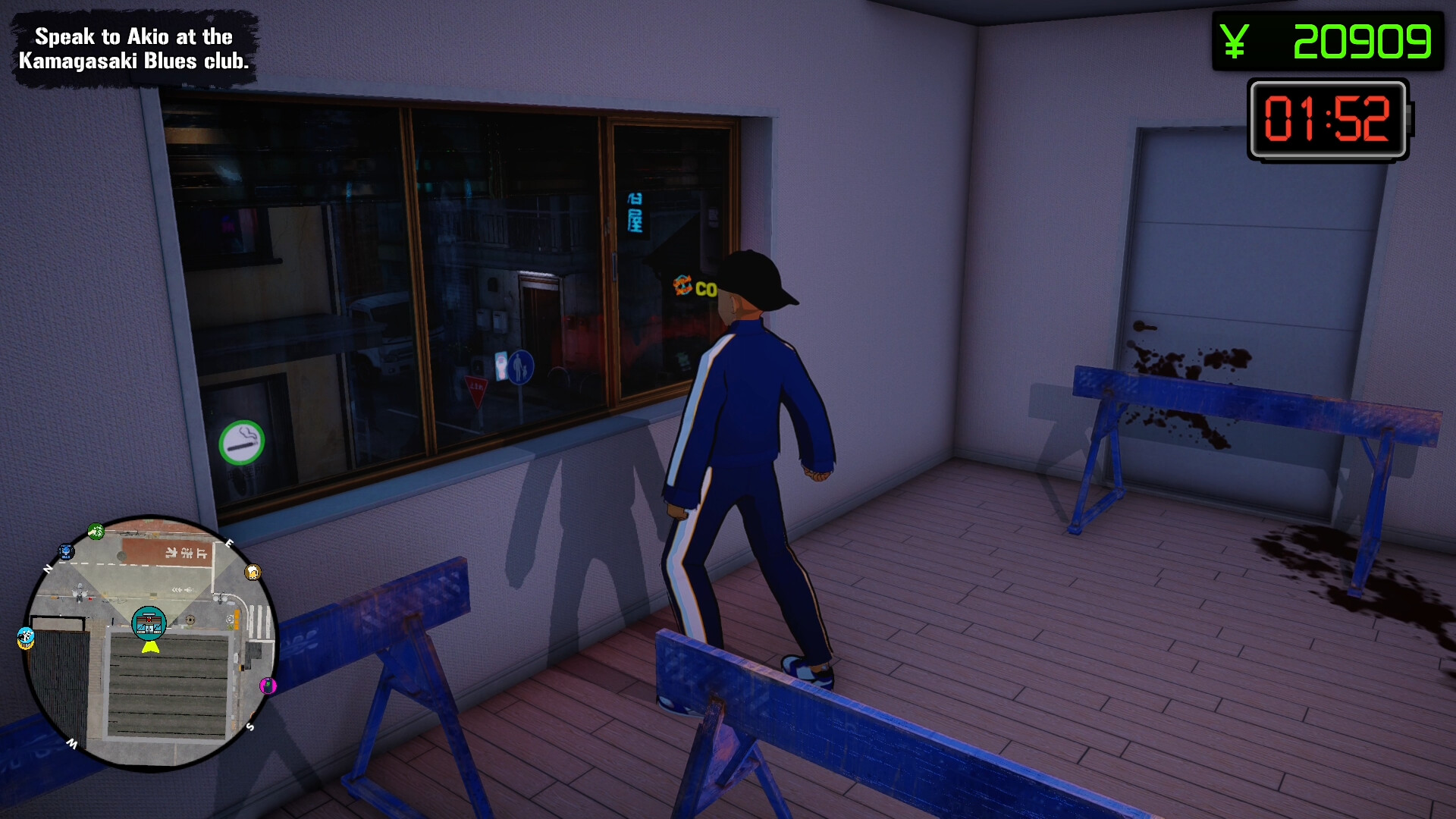Click the pink vending machine icon on minimap
Screen dimensions: 1456x819
267,685
